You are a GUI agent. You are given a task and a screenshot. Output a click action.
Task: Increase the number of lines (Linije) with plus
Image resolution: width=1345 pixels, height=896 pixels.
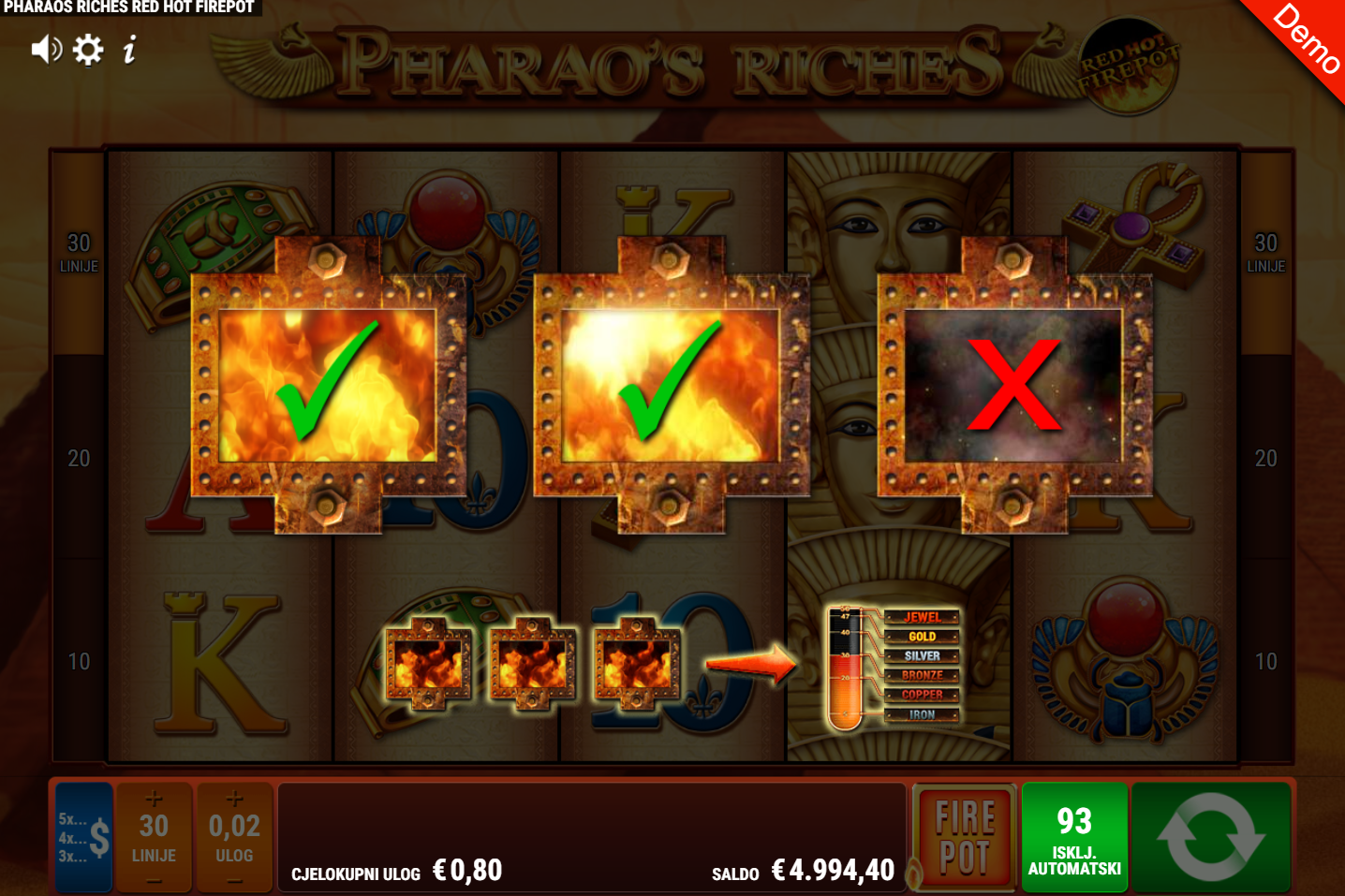pos(154,799)
